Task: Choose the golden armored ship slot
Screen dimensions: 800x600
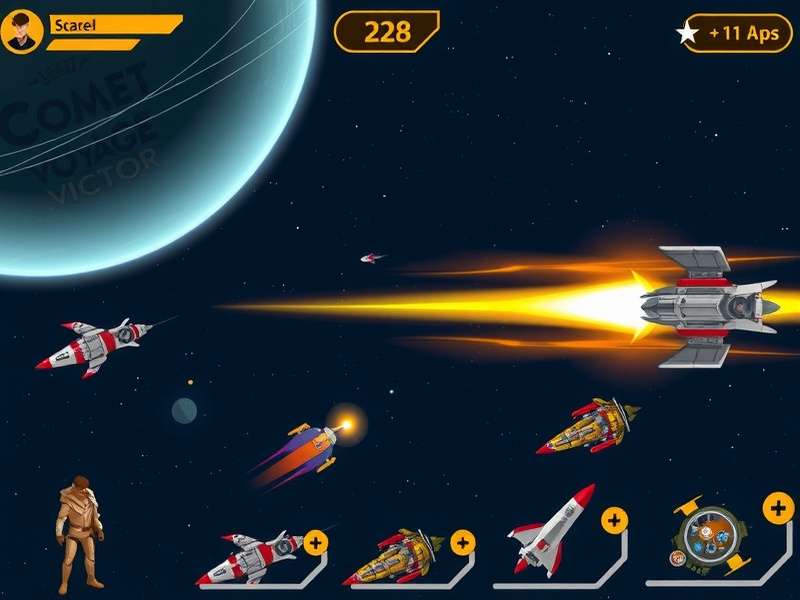Action: click(x=393, y=558)
